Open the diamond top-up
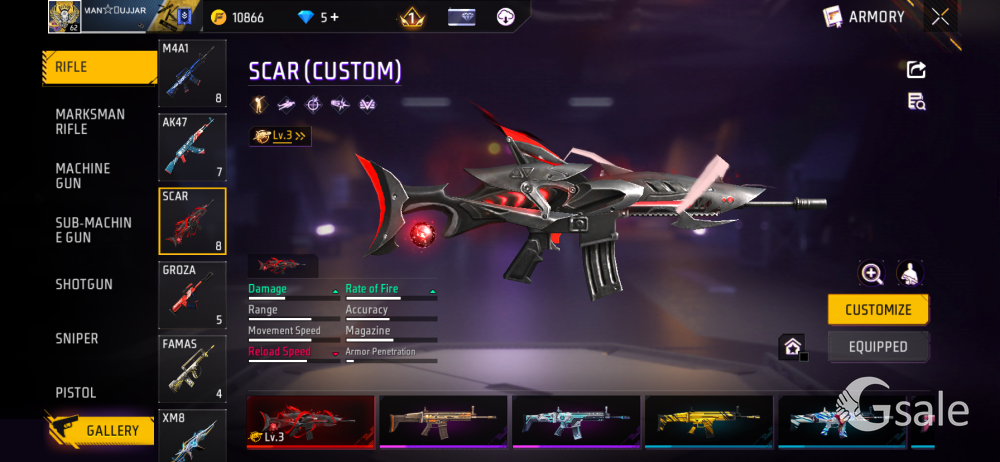The image size is (1000, 462). pos(318,17)
